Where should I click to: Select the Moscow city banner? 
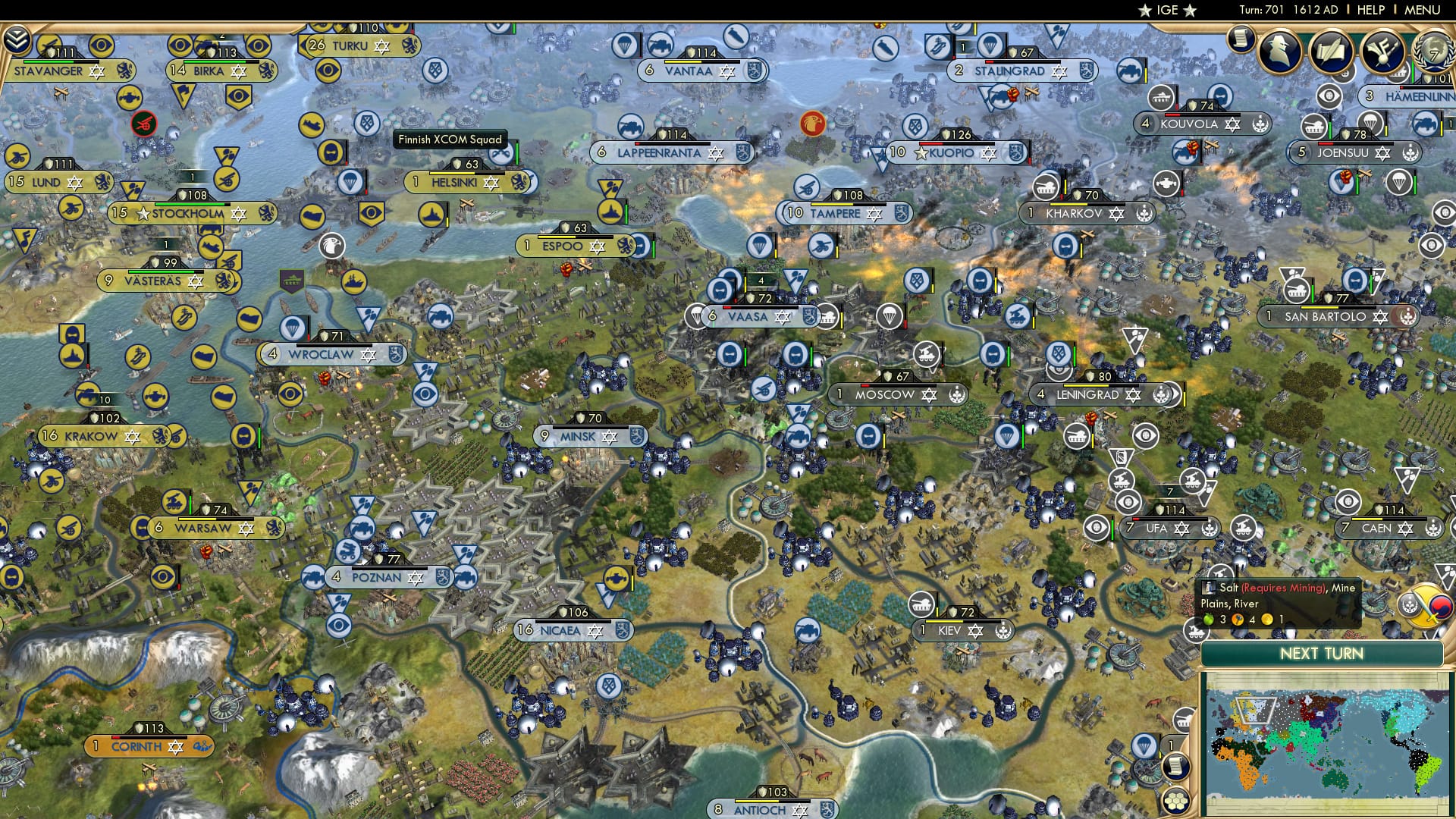pyautogui.click(x=885, y=394)
